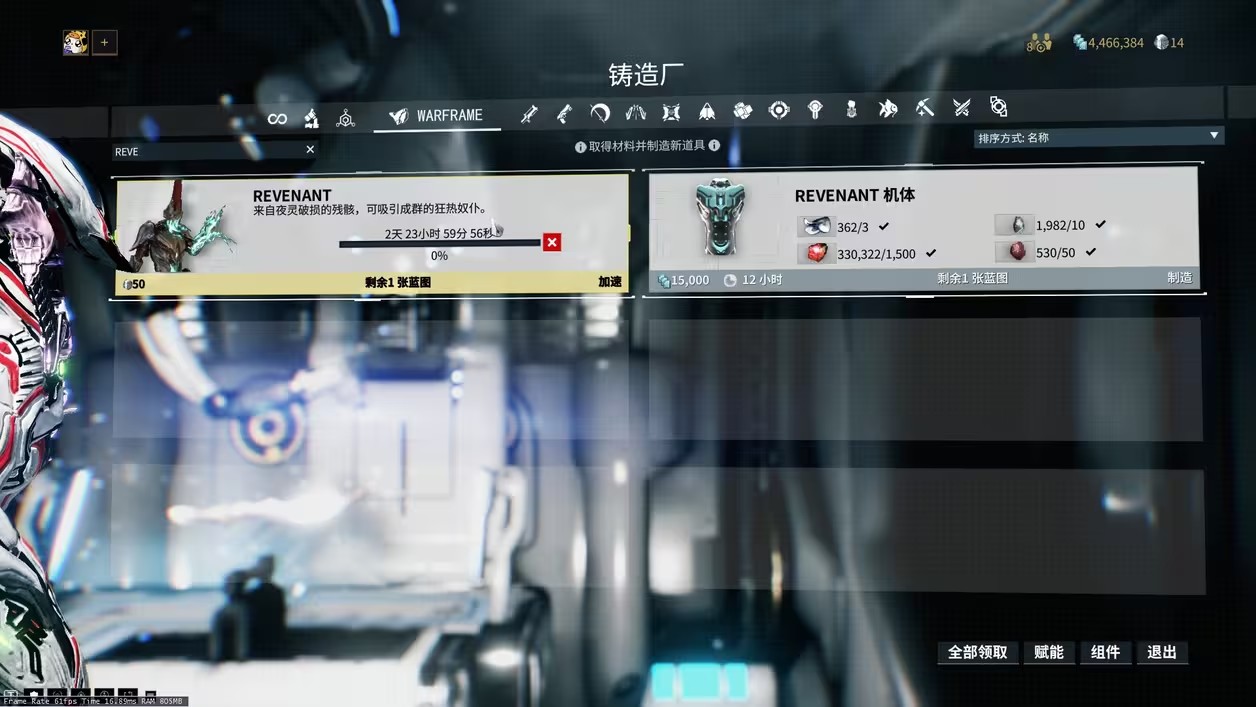Viewport: 1256px width, 707px height.
Task: Build the Revenant chassis with 制造
Action: coord(1179,278)
